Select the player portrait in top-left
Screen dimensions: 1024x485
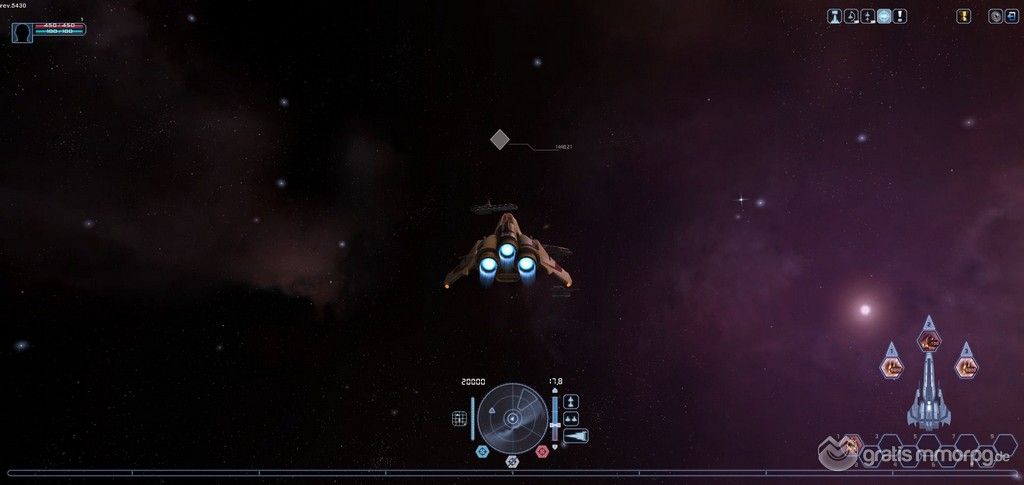22,32
